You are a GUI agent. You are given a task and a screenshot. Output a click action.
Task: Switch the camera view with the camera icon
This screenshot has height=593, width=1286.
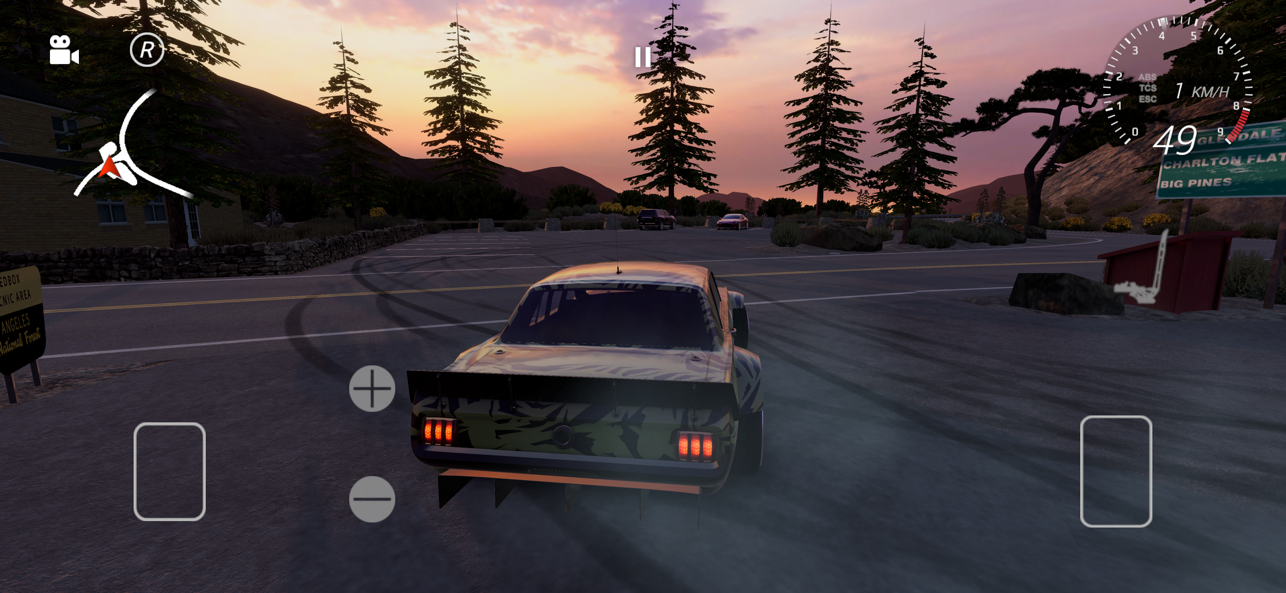point(64,51)
